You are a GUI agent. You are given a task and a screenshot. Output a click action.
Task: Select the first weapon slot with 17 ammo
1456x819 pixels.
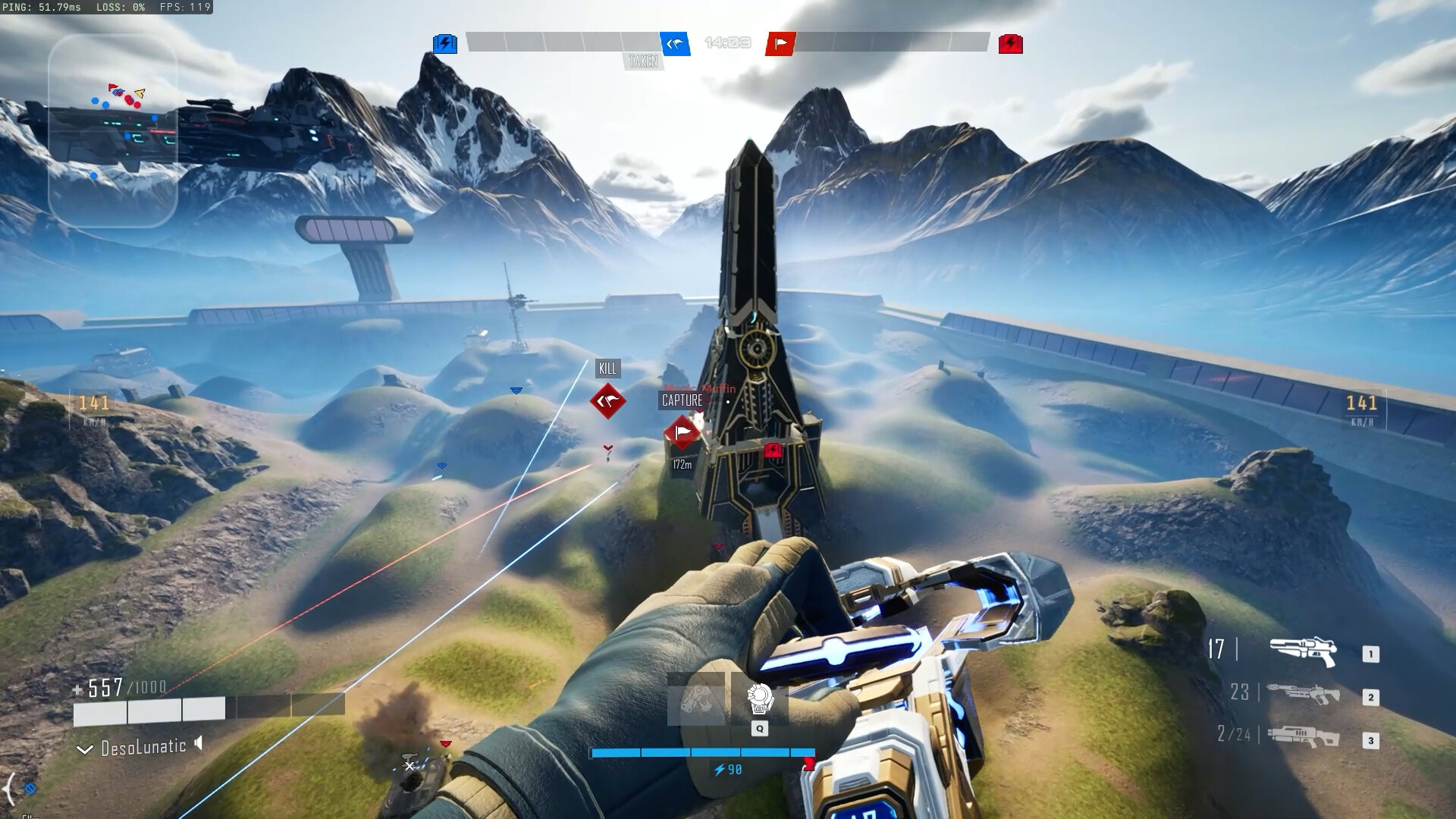[1303, 652]
